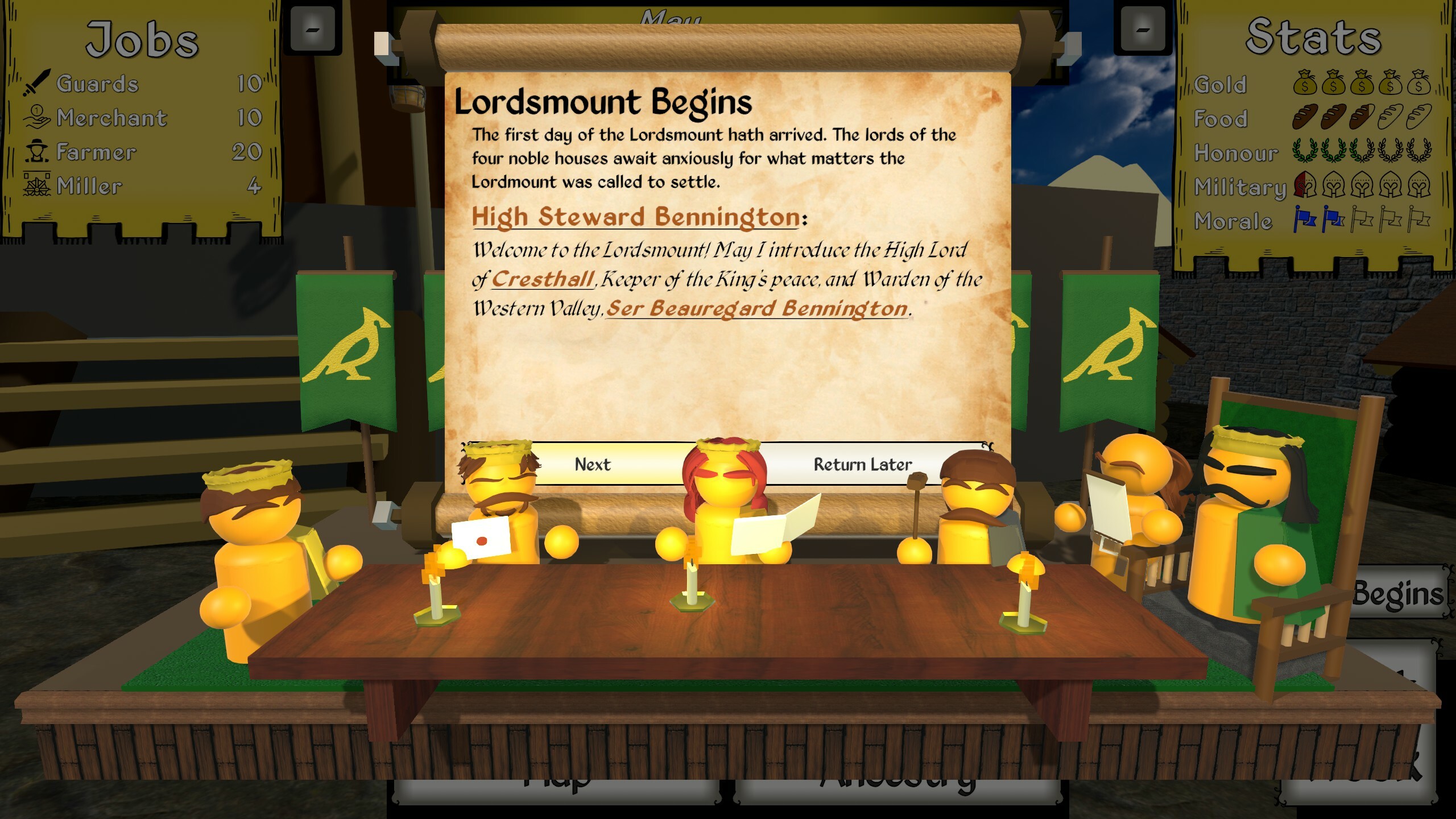
Task: Click the Miller windmill icon
Action: tap(35, 185)
